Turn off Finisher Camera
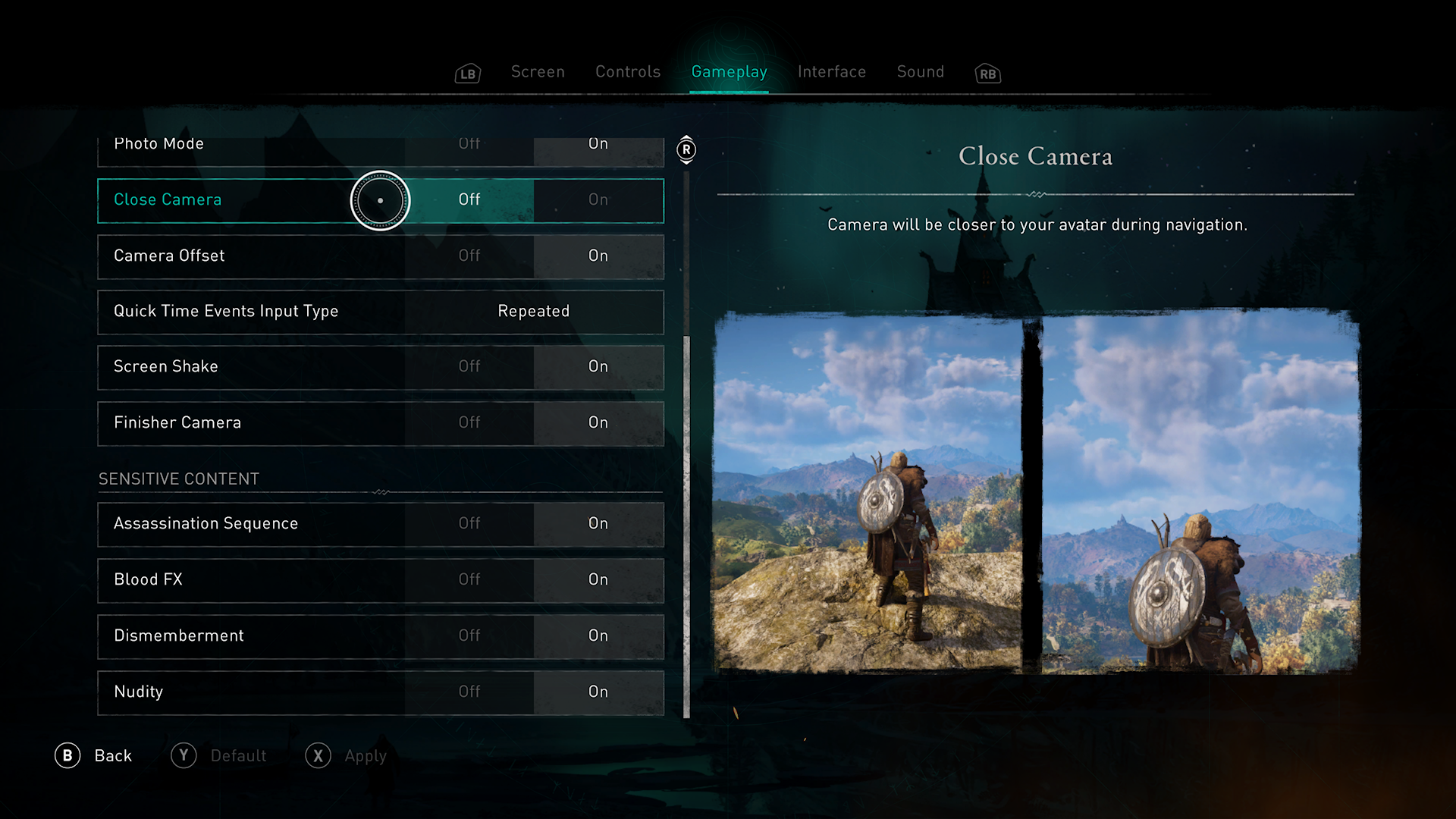The height and width of the screenshot is (819, 1456). [x=469, y=423]
